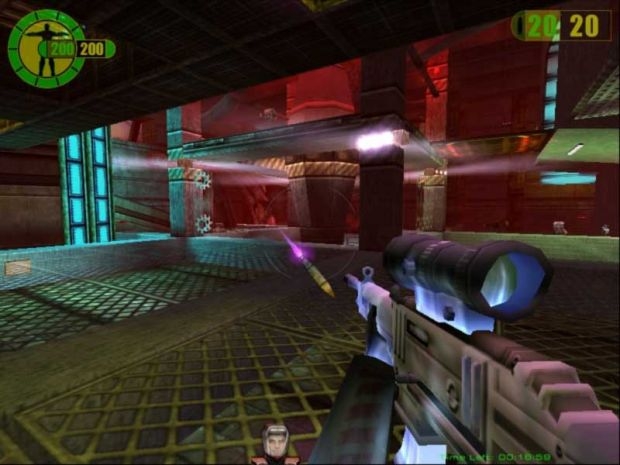Image resolution: width=620 pixels, height=465 pixels.
Task: Click the green body silhouette status icon
Action: (x=44, y=48)
